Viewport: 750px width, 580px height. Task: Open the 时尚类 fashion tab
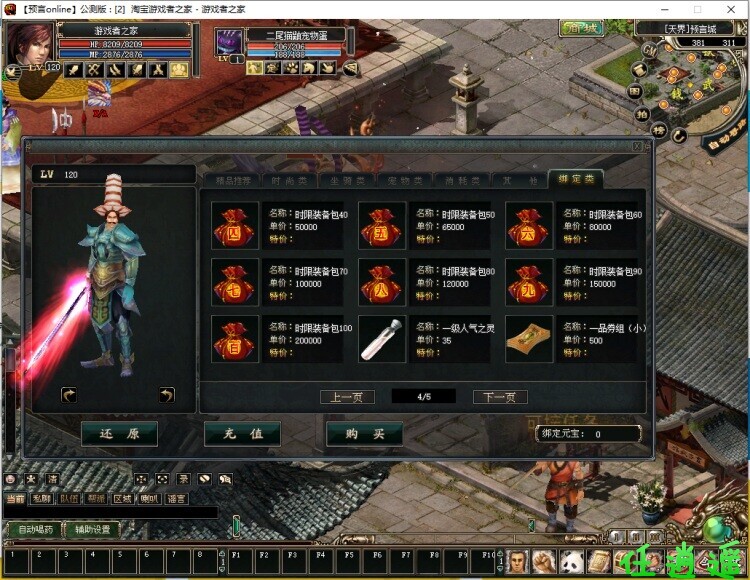pos(290,180)
